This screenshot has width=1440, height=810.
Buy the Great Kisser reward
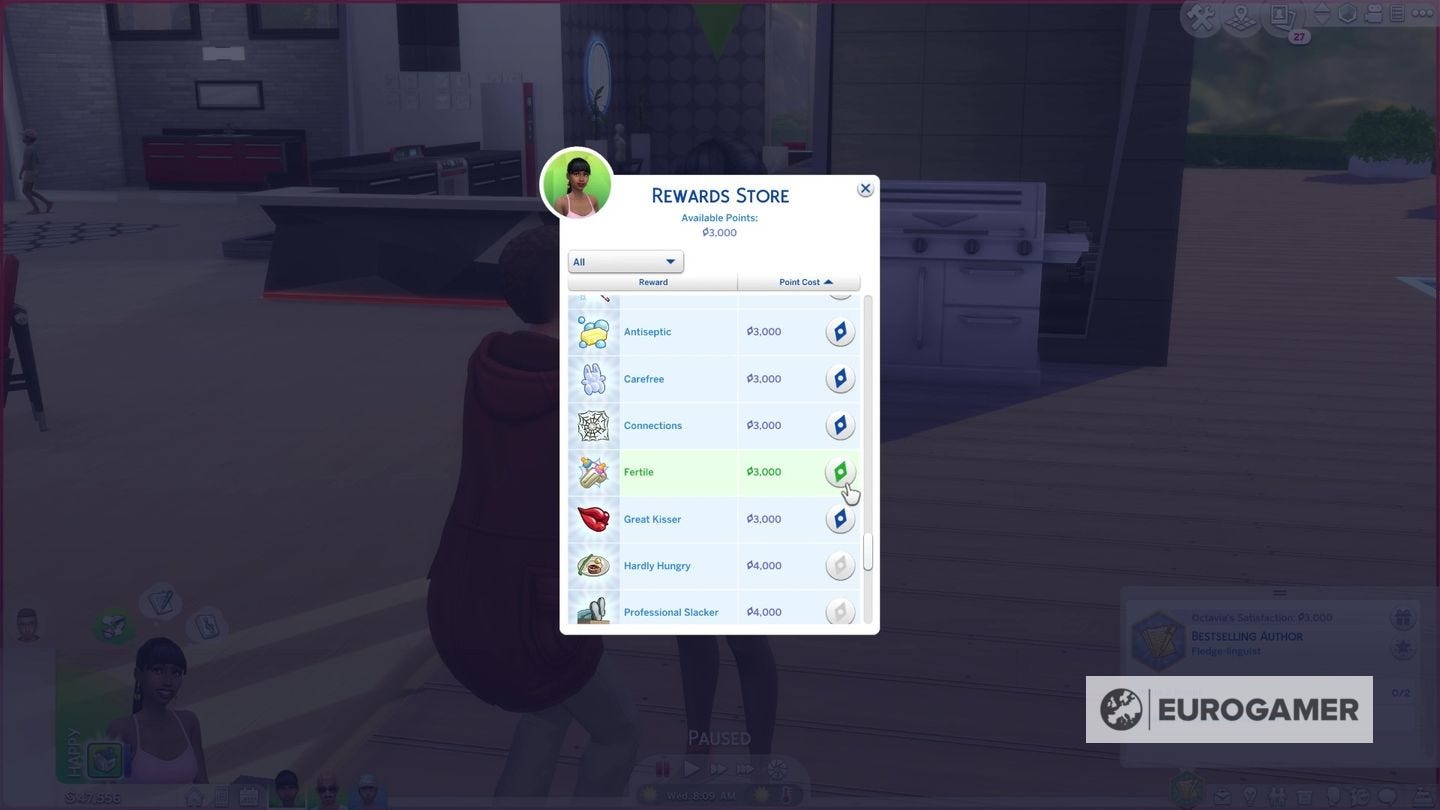point(839,518)
